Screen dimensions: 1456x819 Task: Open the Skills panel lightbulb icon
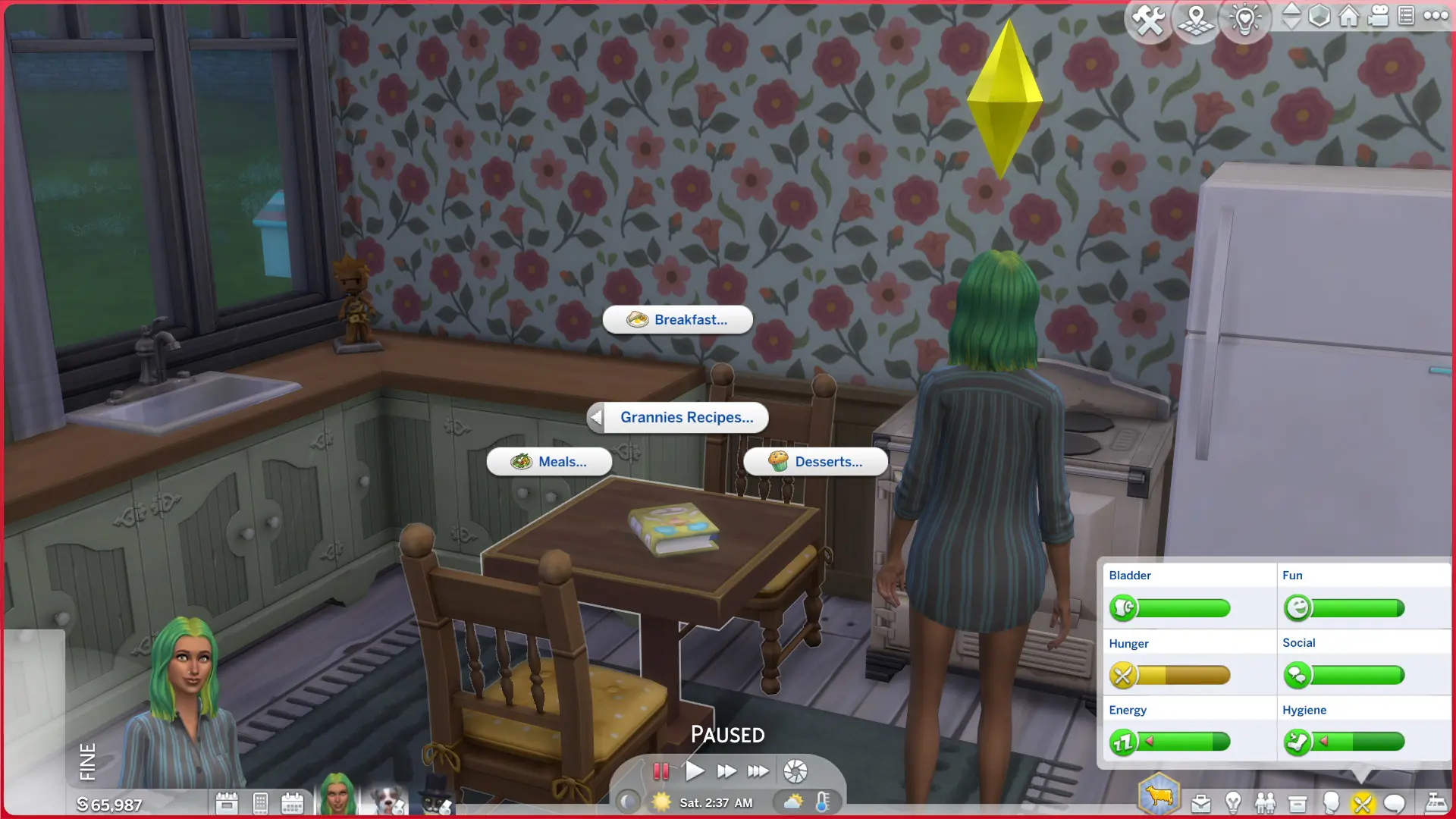[1232, 802]
